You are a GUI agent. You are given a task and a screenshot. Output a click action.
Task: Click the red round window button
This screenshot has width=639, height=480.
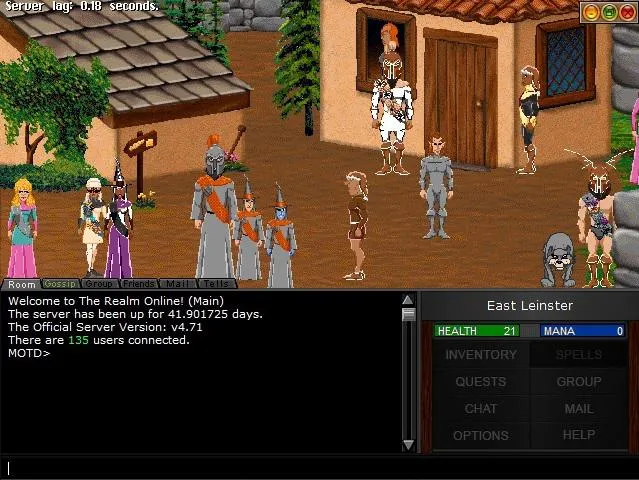[625, 12]
